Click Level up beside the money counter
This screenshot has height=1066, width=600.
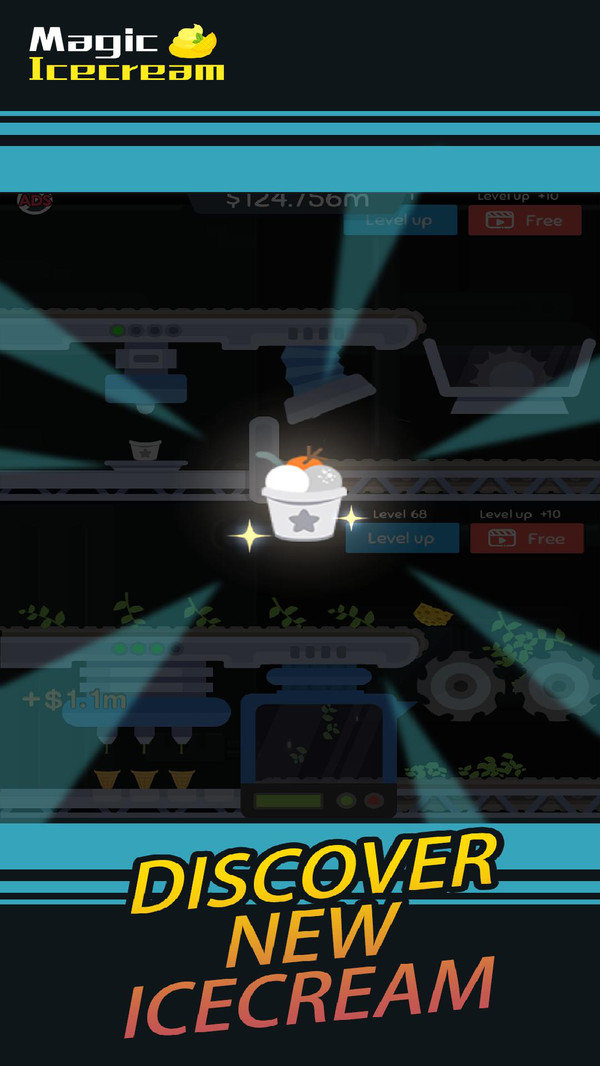tap(400, 220)
